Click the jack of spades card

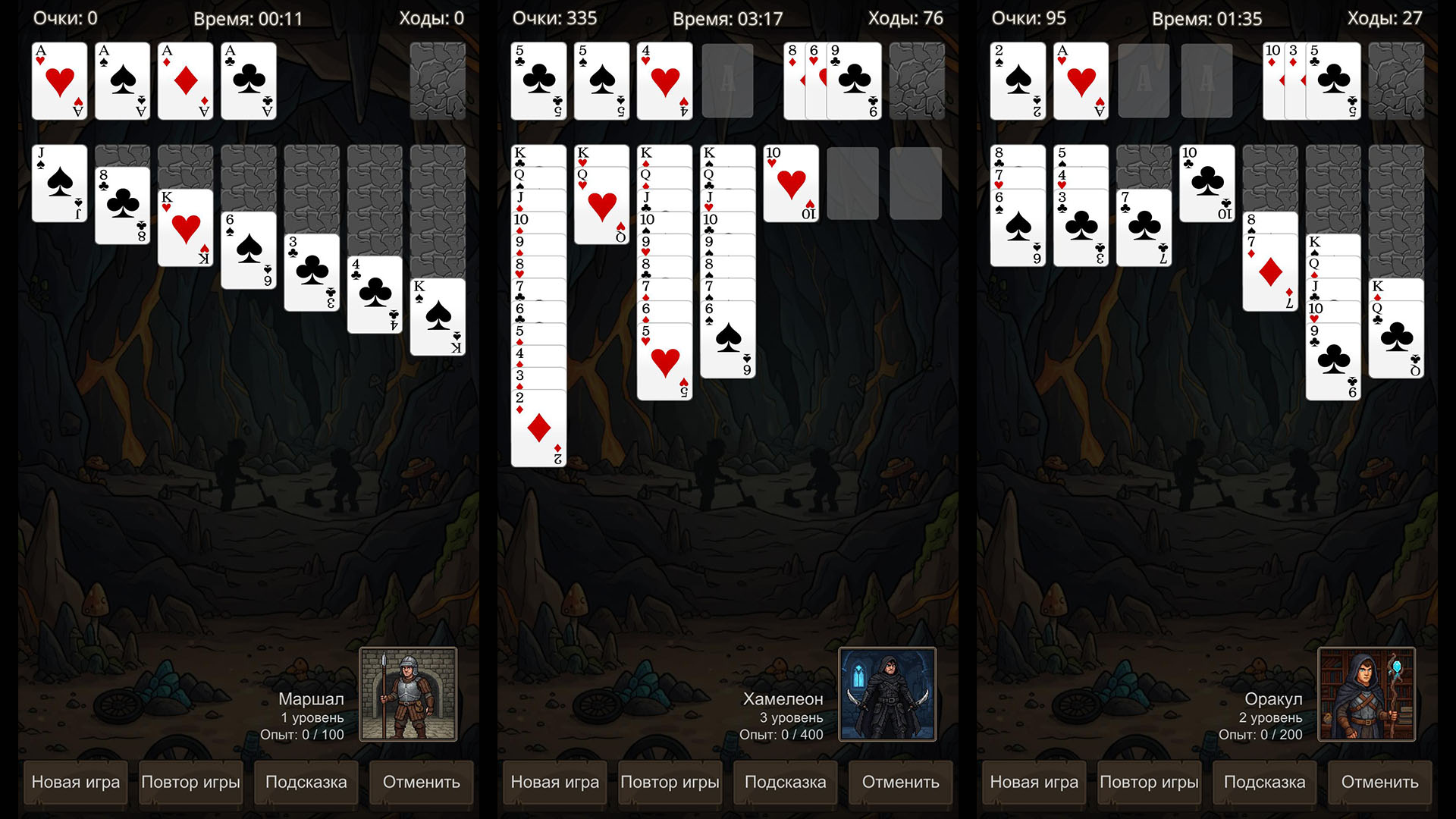pos(59,182)
